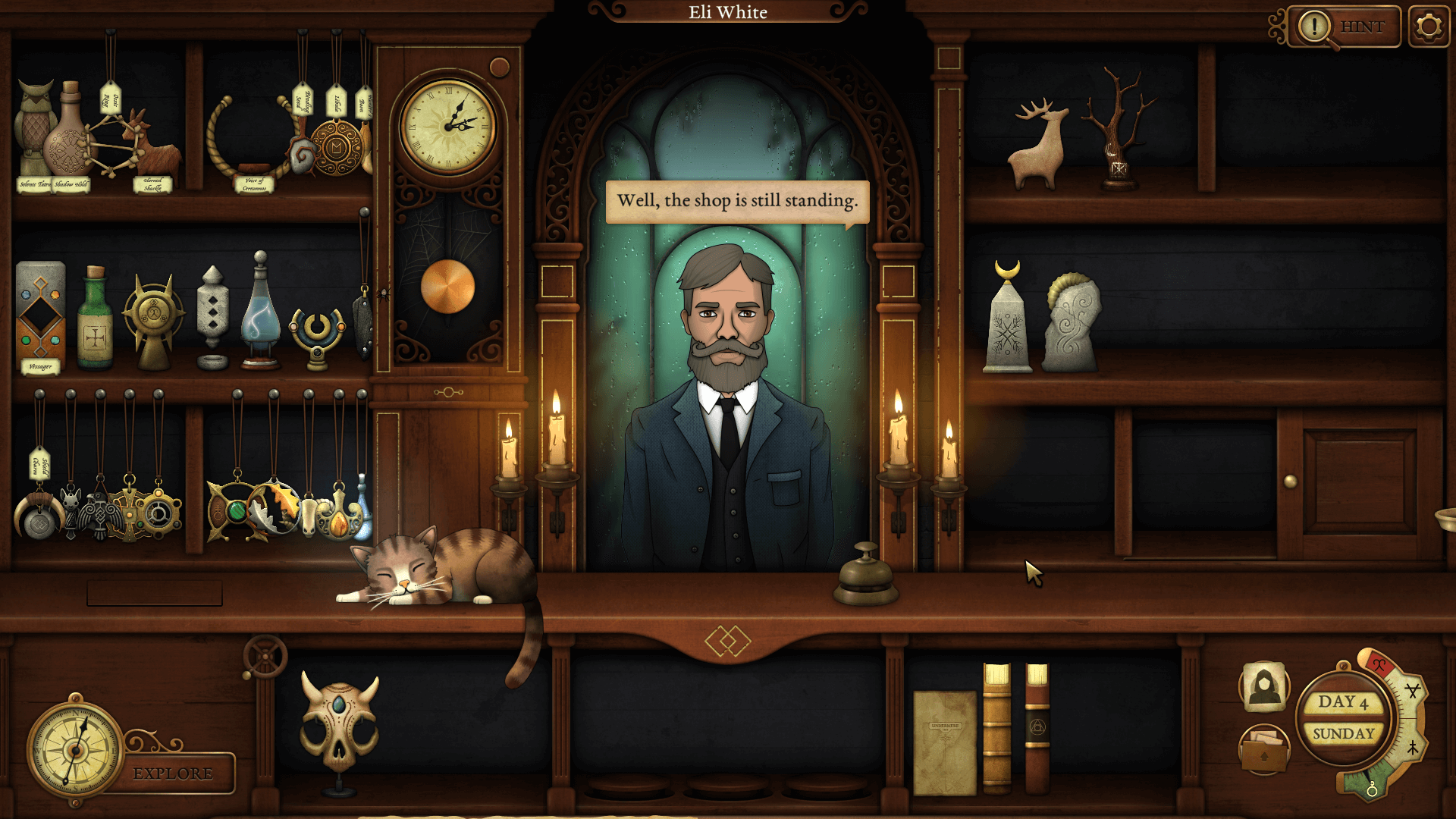Click Eli White's dialogue bubble to continue
The image size is (1456, 819).
tap(737, 200)
